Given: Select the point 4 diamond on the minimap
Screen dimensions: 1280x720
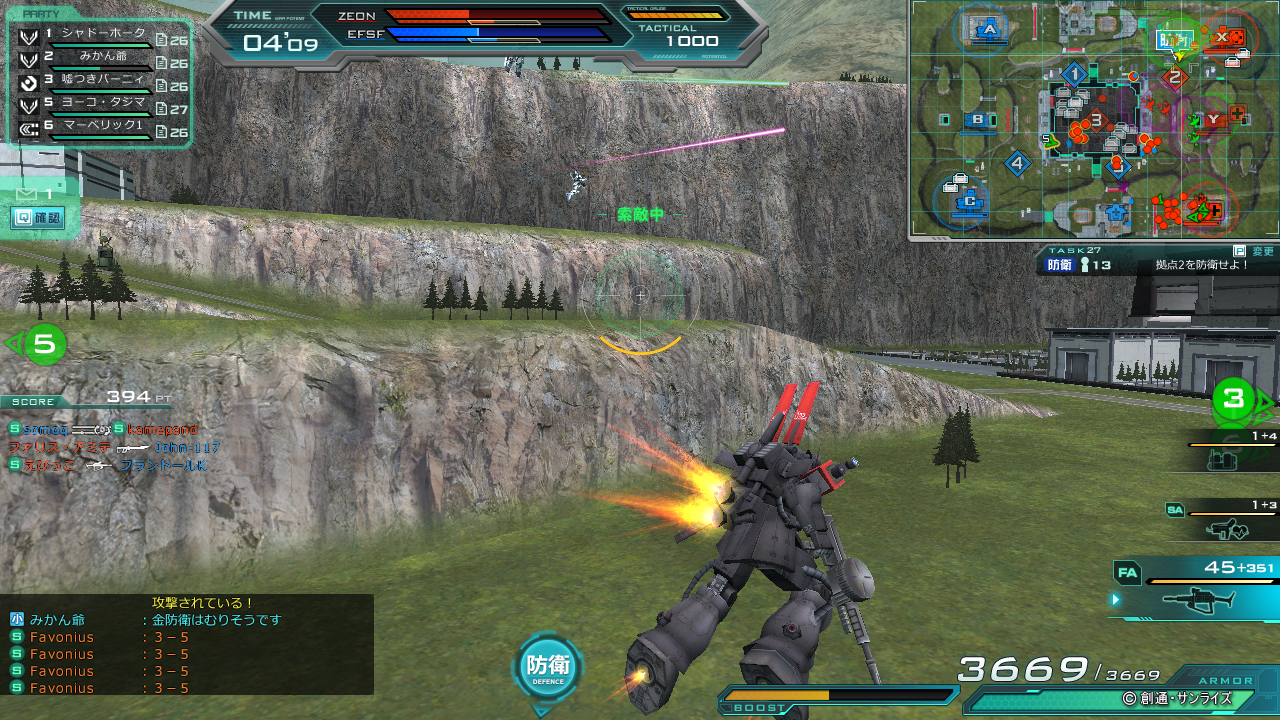Looking at the screenshot, I should coord(1018,163).
